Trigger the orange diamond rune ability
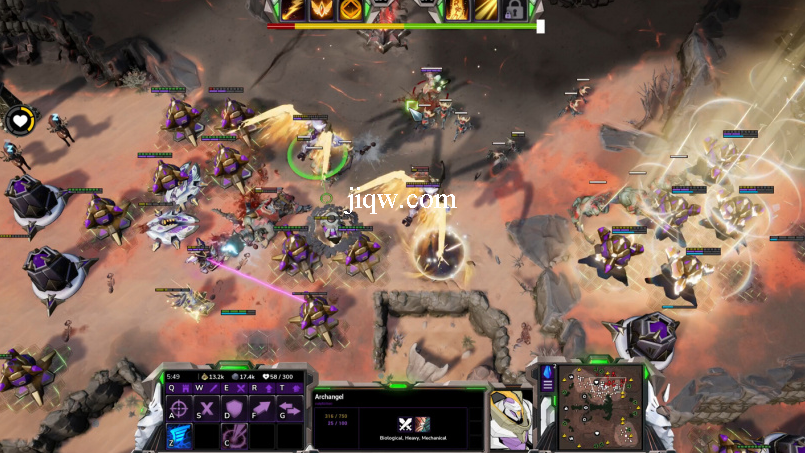 point(350,10)
